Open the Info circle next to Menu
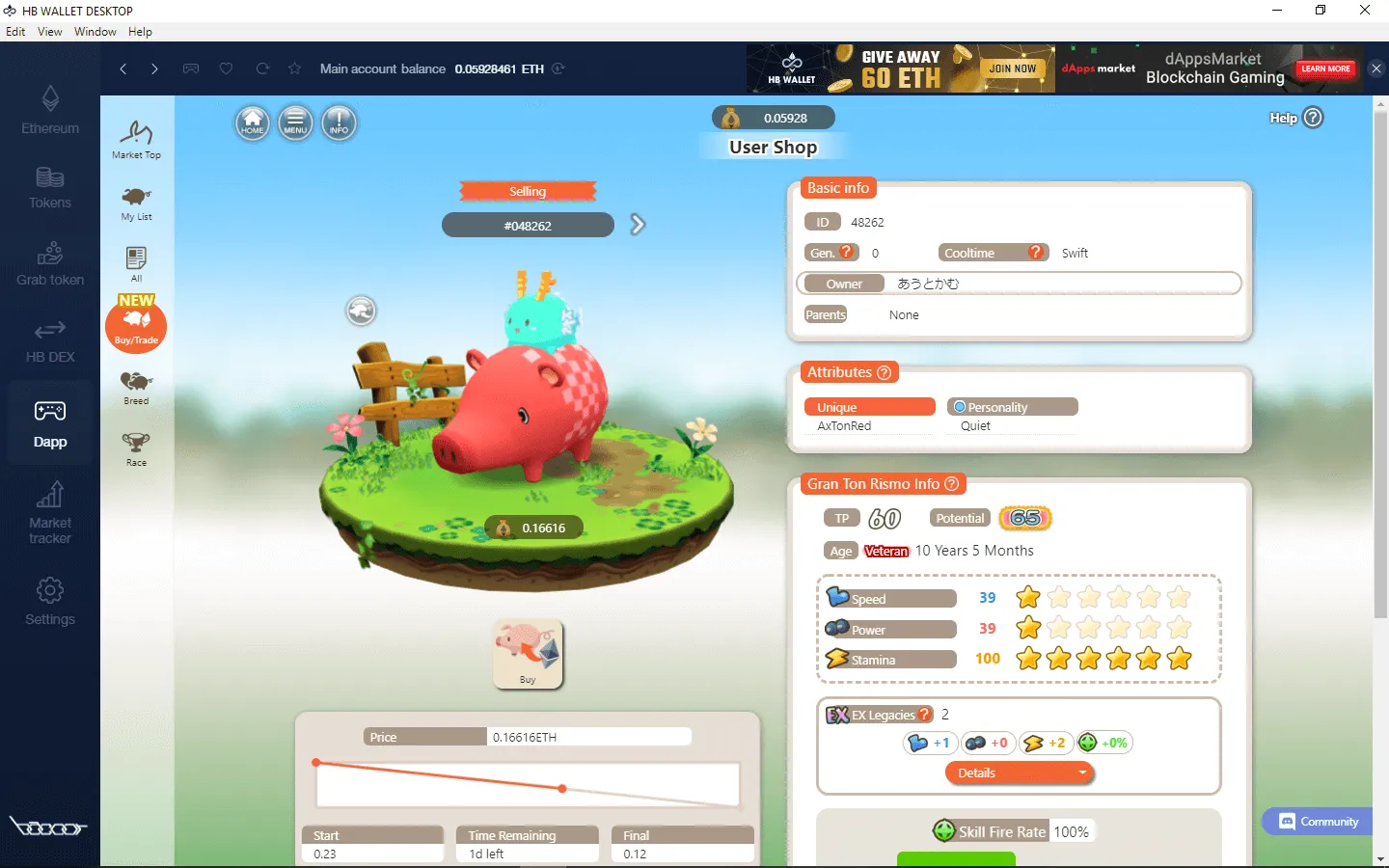 339,123
